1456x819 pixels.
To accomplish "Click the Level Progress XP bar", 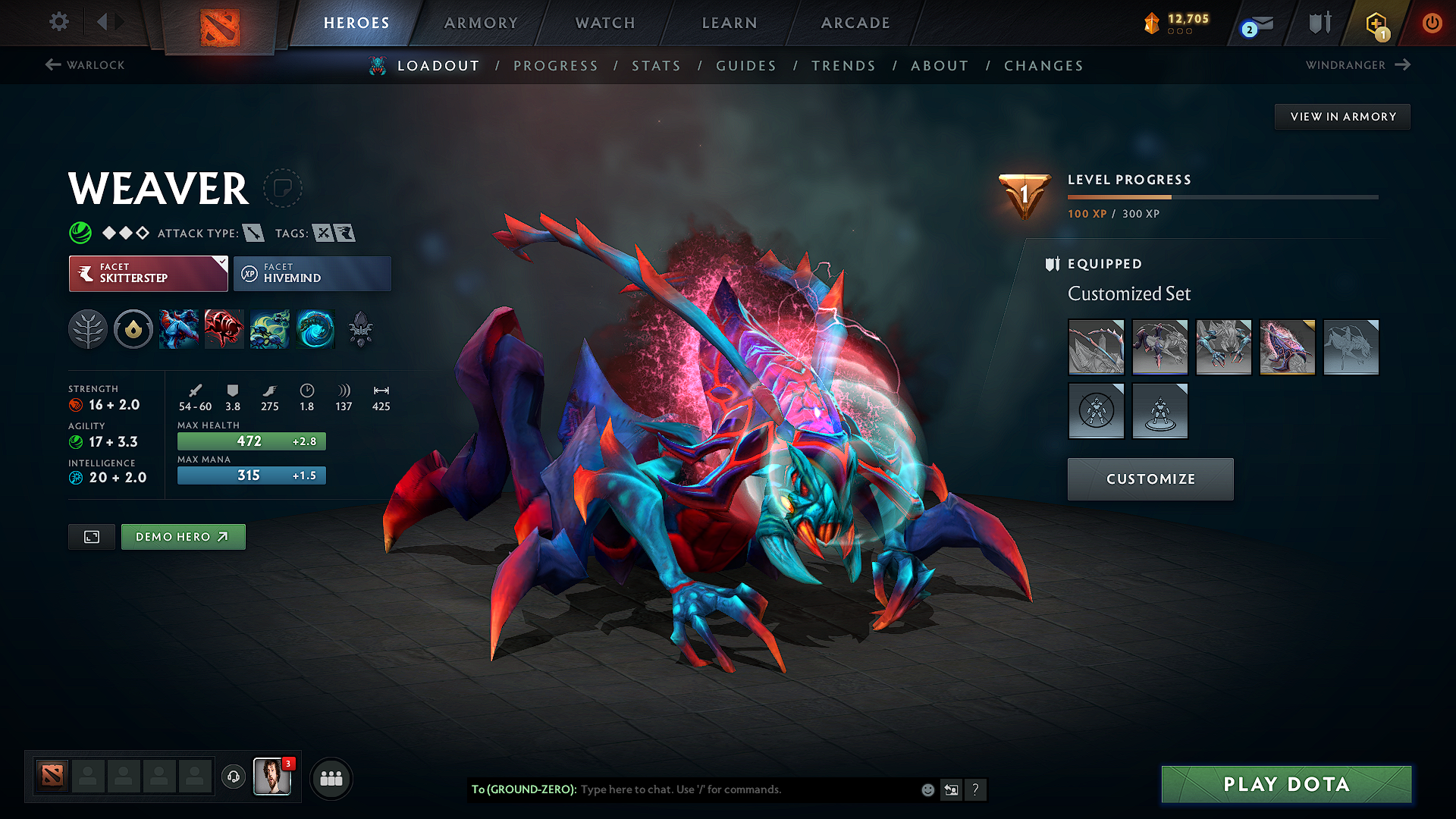I will click(x=1222, y=196).
